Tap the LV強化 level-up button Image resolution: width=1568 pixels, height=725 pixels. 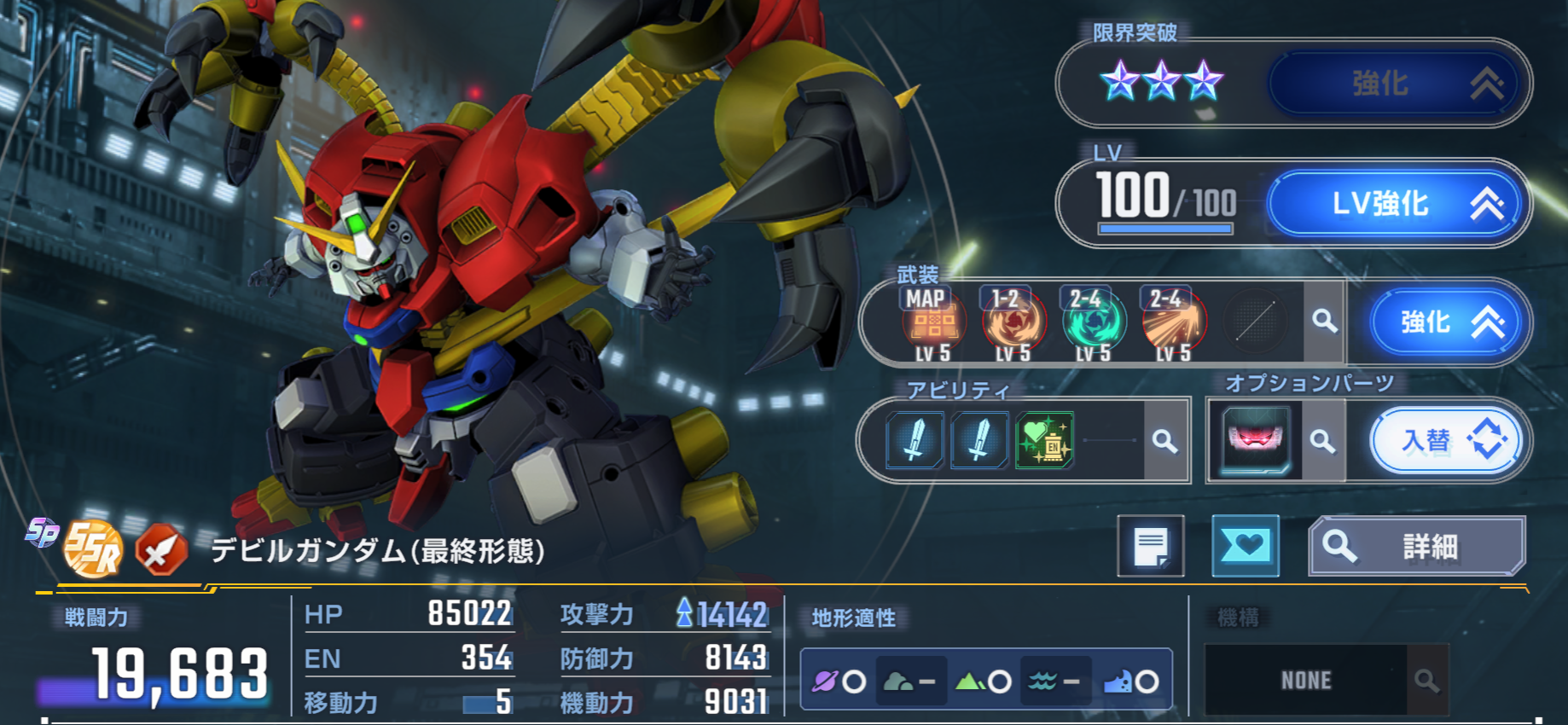tap(1396, 204)
